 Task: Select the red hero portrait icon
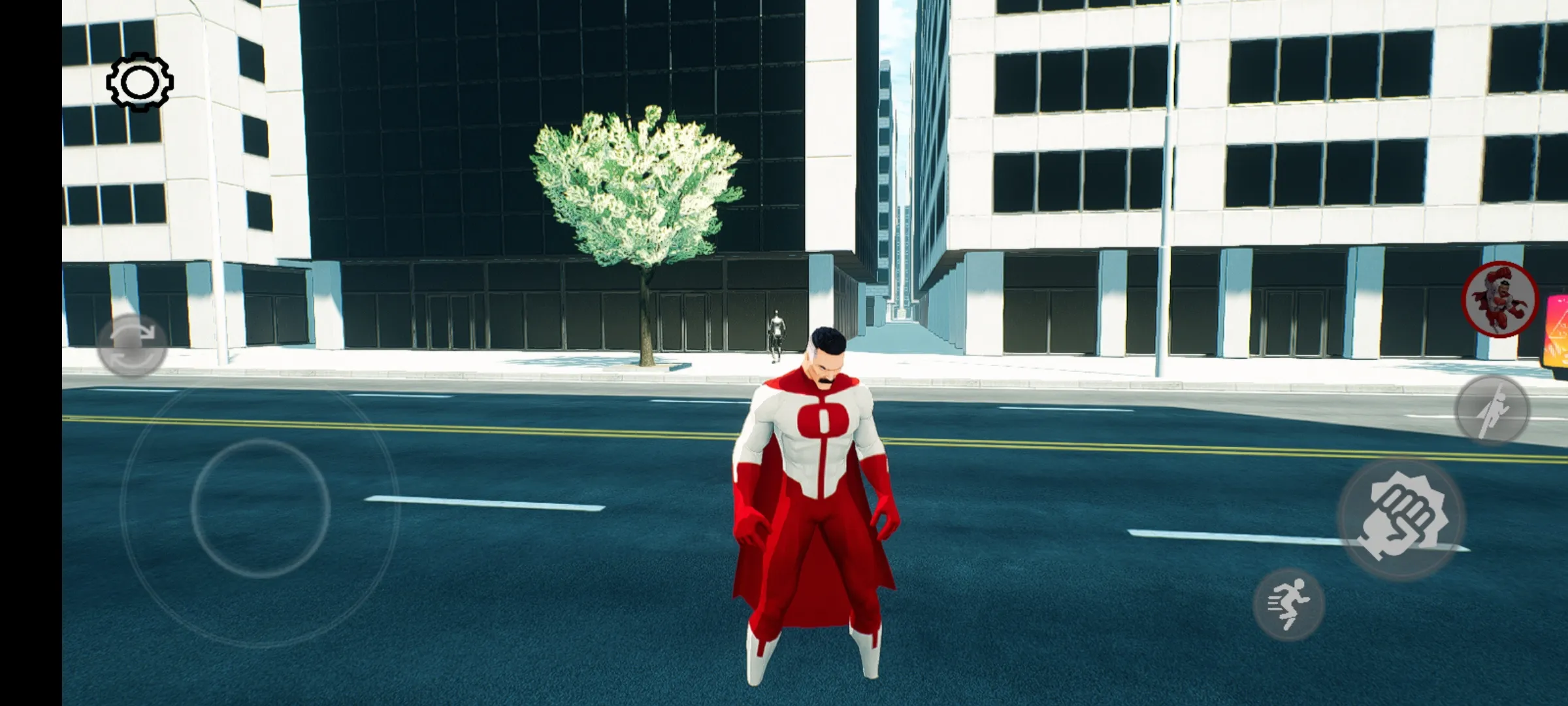click(x=1499, y=300)
